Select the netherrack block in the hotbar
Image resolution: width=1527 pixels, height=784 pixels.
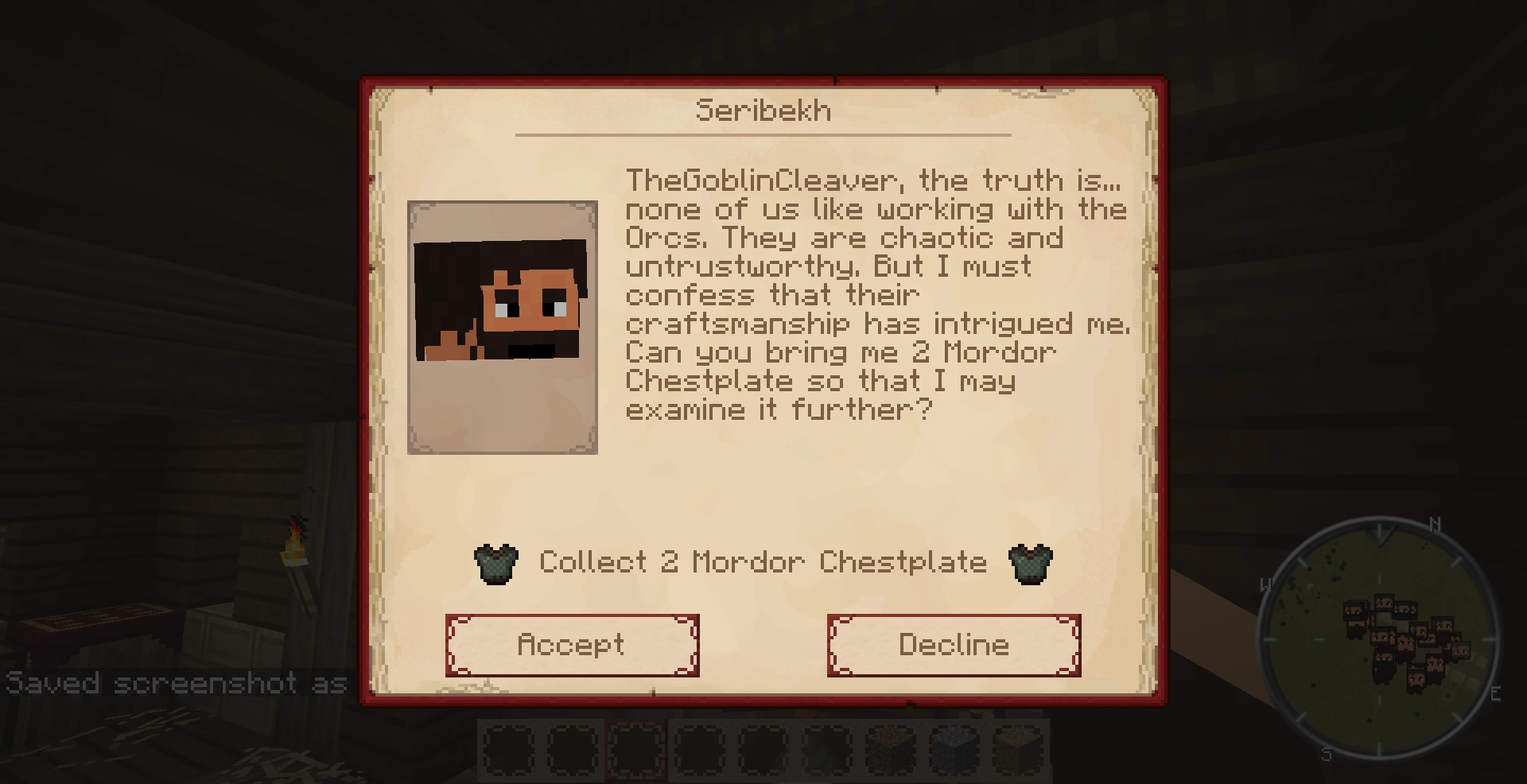coord(890,747)
